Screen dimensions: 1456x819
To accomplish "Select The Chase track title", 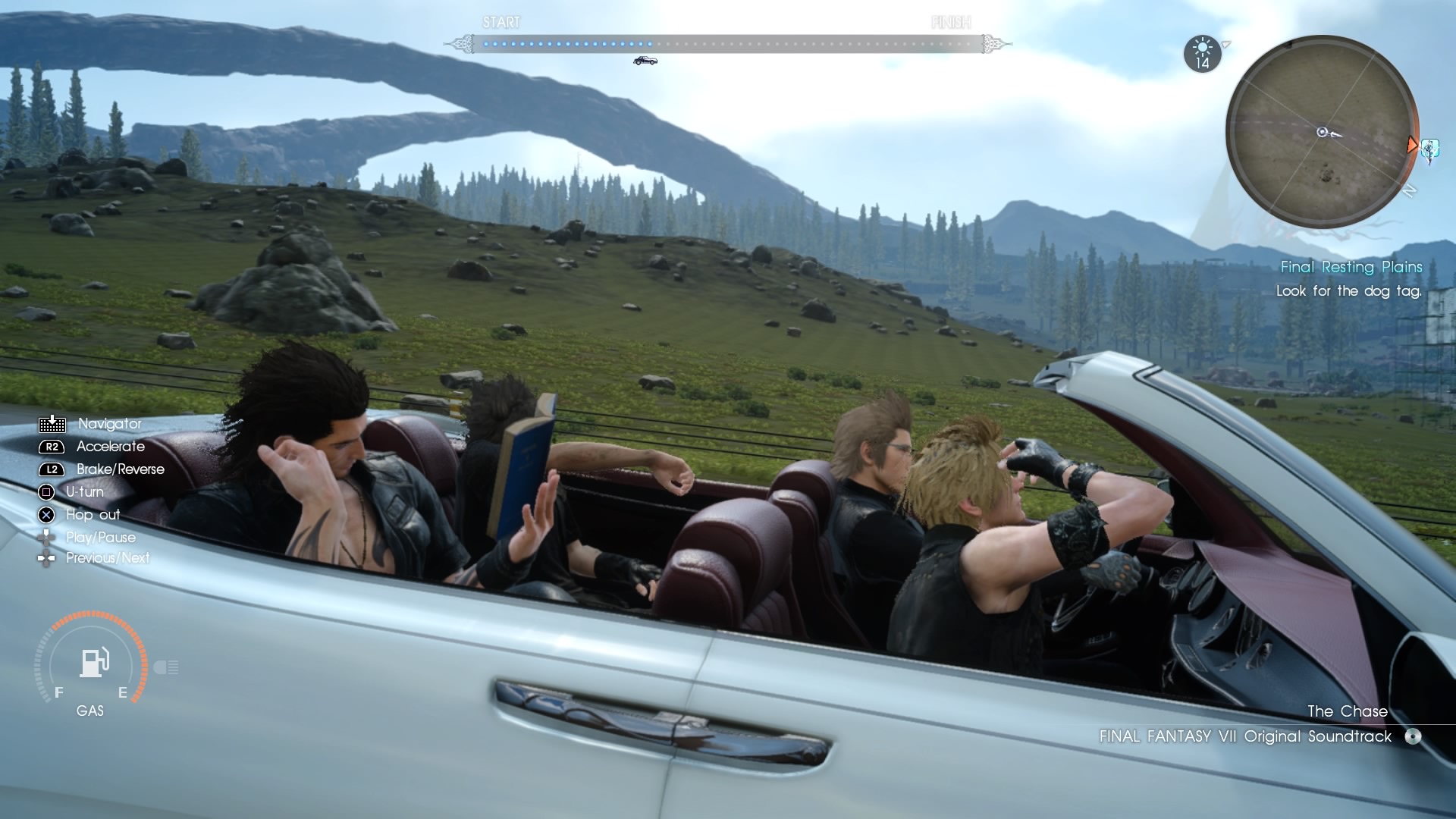I will [1347, 711].
